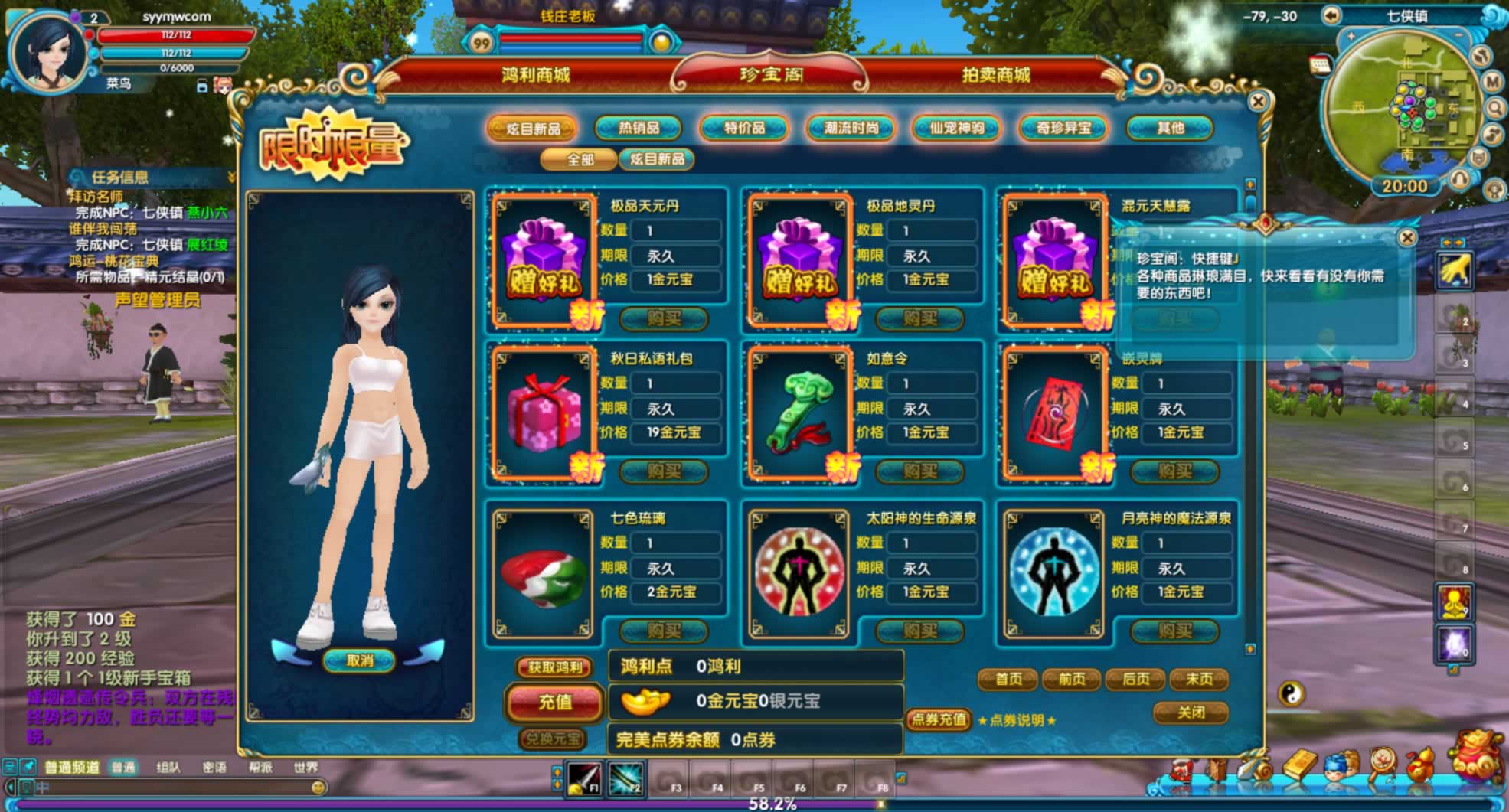
Task: Buy the 极品天元丹 item
Action: pyautogui.click(x=663, y=318)
